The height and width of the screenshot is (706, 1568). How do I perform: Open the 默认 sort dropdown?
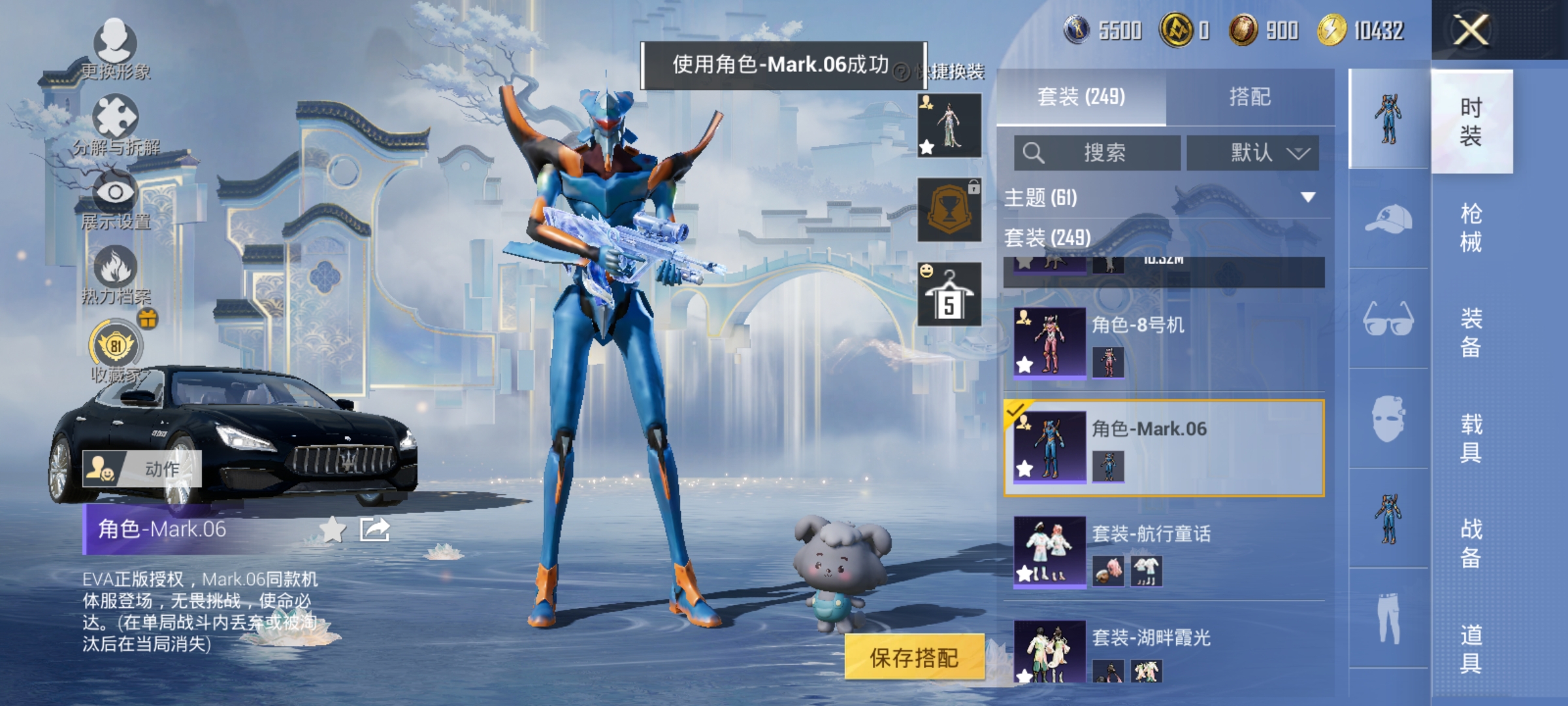tap(1252, 151)
